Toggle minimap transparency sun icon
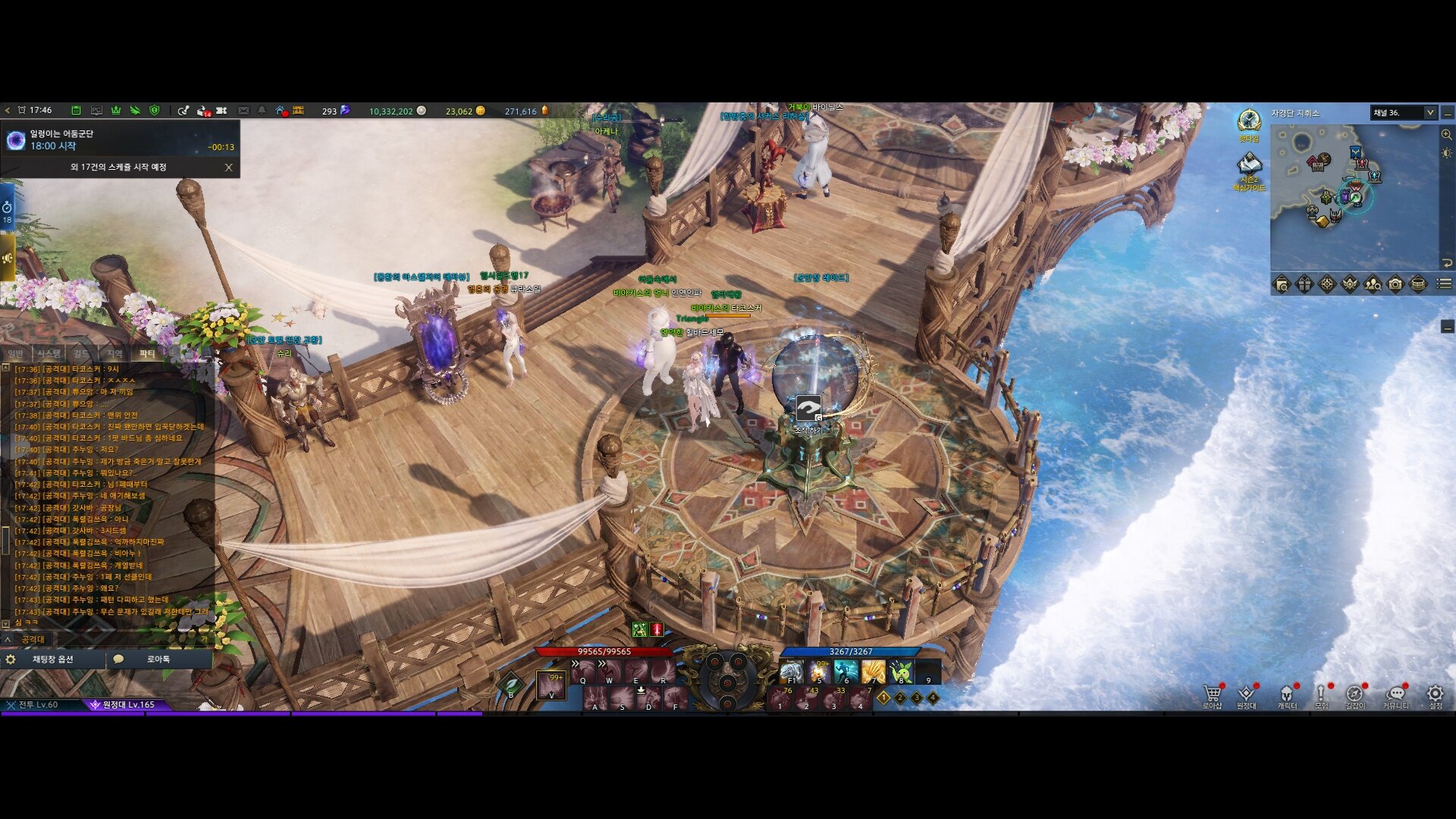The image size is (1456, 819). pos(1447,153)
